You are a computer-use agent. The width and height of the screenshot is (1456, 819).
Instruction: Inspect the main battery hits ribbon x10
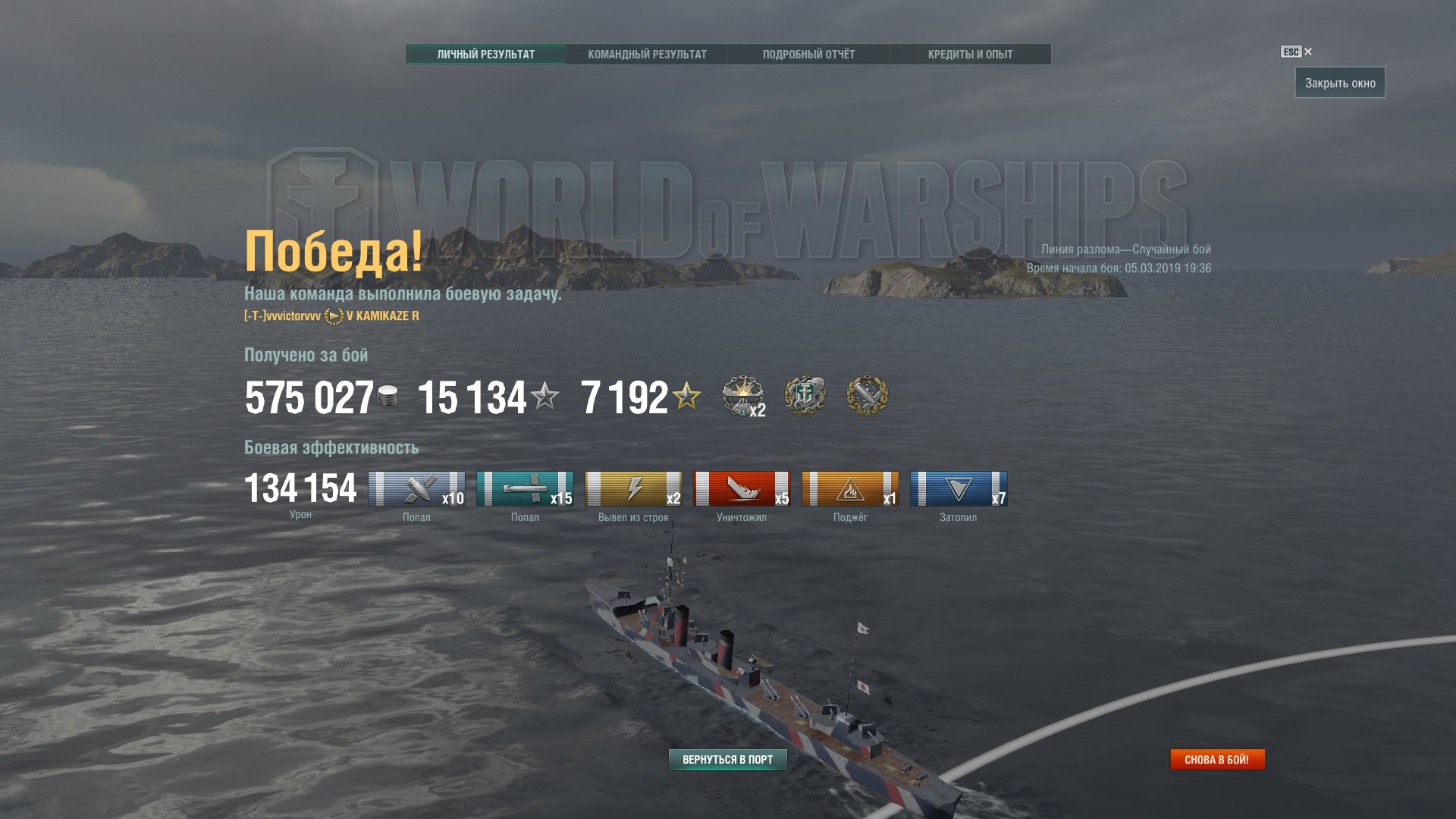pyautogui.click(x=416, y=489)
